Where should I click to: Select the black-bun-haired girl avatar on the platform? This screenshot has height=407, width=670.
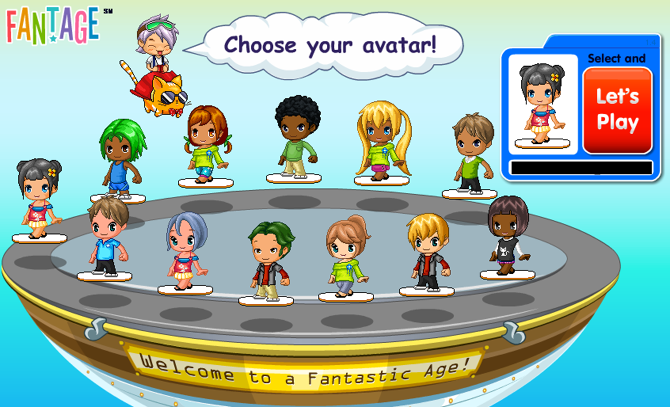tap(39, 197)
